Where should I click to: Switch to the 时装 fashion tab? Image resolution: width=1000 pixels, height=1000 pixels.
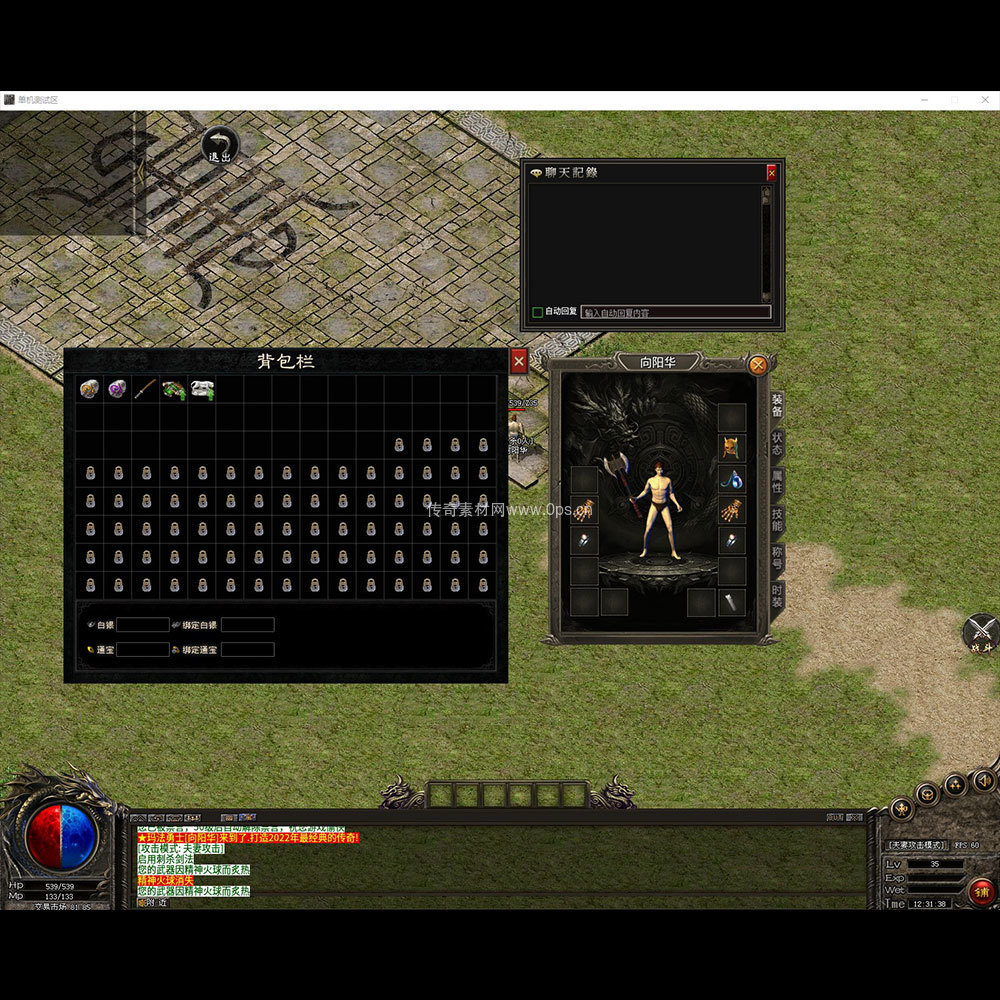tap(777, 597)
